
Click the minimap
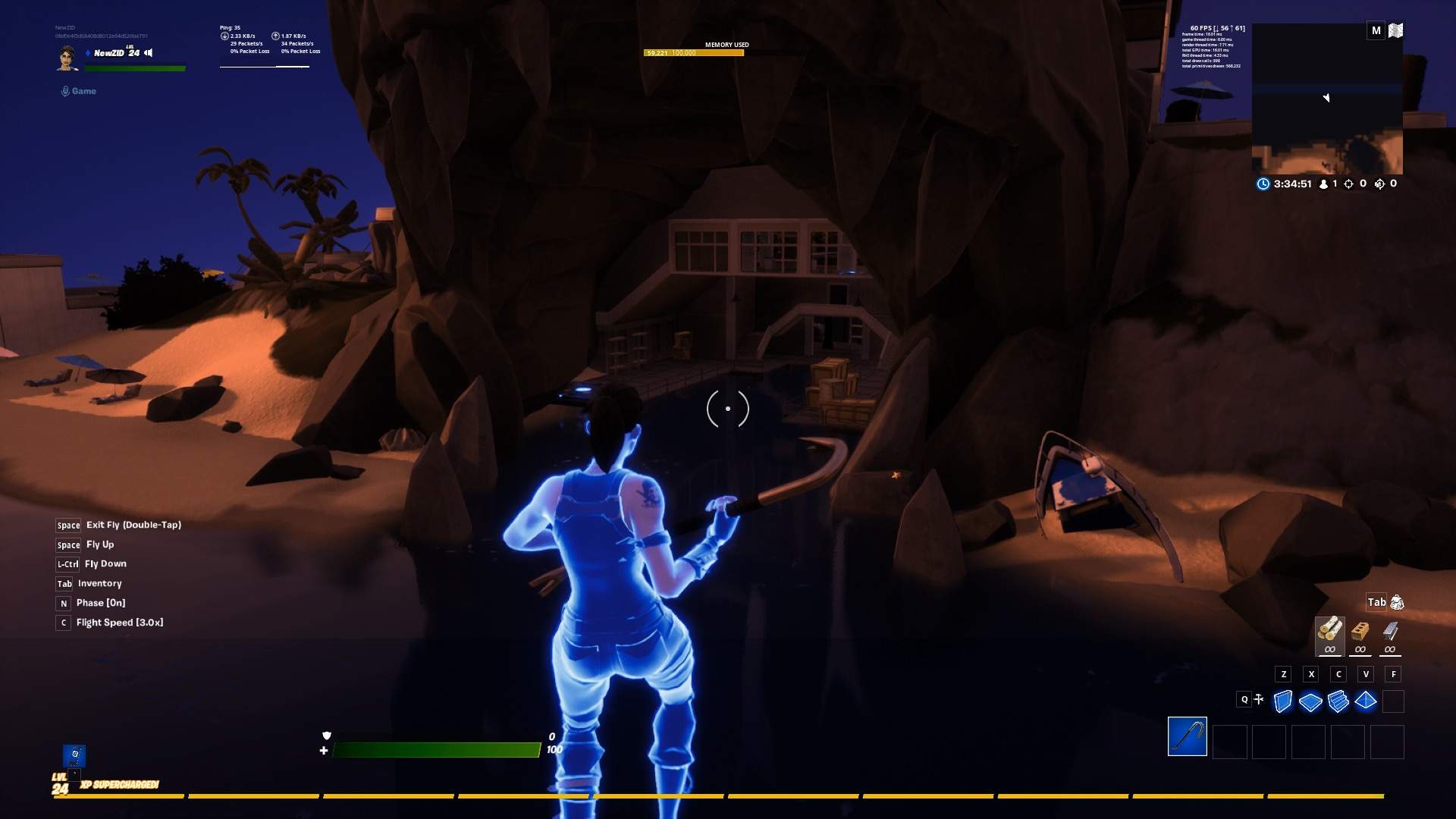click(x=1327, y=99)
